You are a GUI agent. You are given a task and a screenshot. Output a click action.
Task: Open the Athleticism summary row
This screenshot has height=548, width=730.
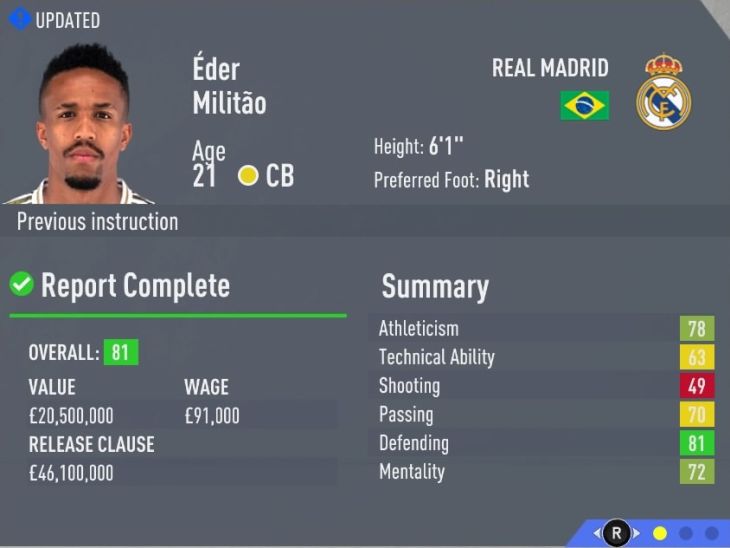click(x=545, y=329)
